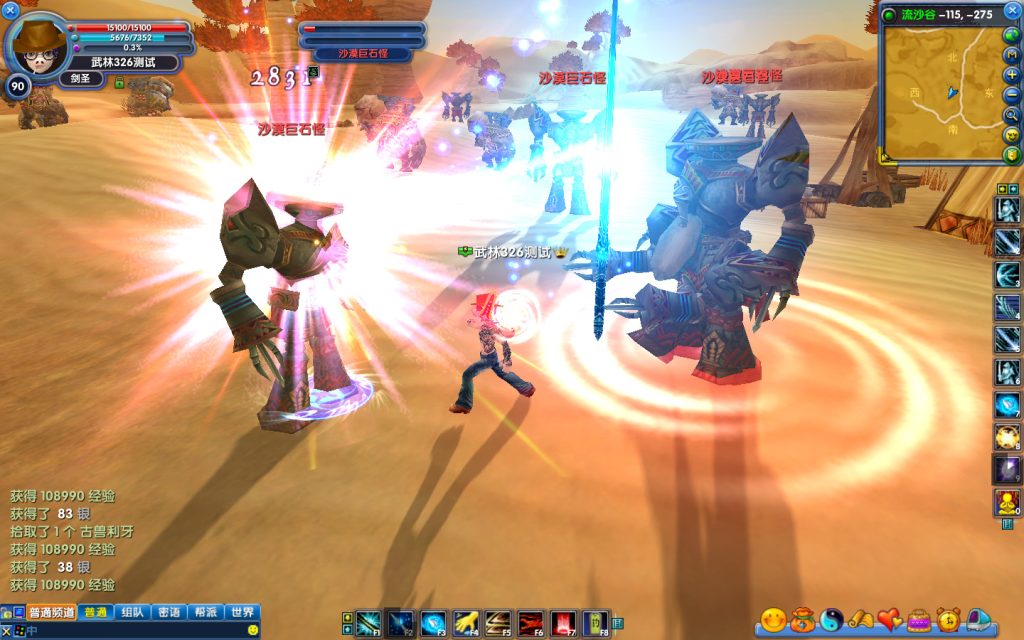Click the alarm clock menu icon
Screen dimensions: 1024x640
click(x=948, y=620)
